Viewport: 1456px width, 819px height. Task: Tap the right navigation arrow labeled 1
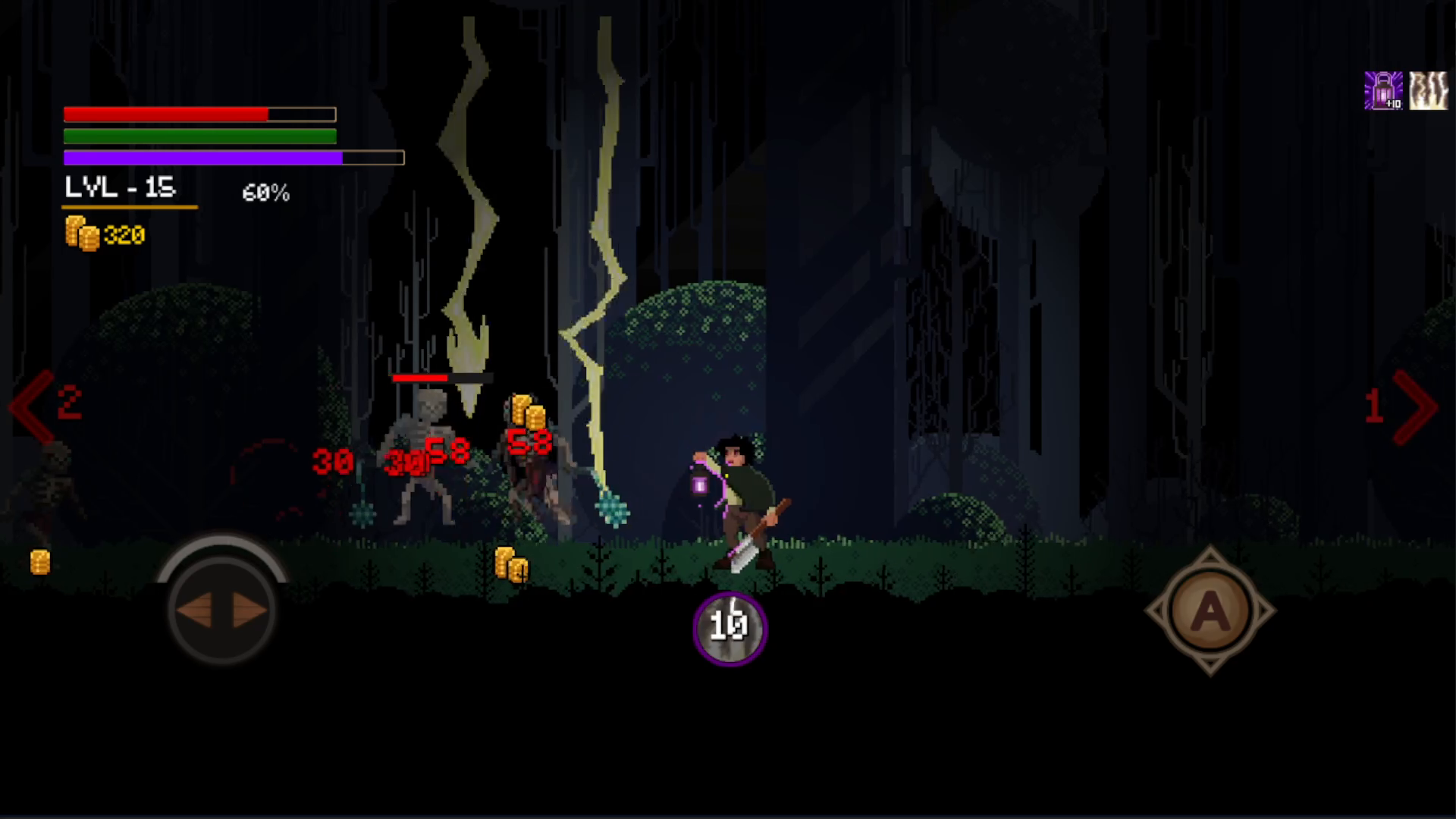pos(1399,406)
